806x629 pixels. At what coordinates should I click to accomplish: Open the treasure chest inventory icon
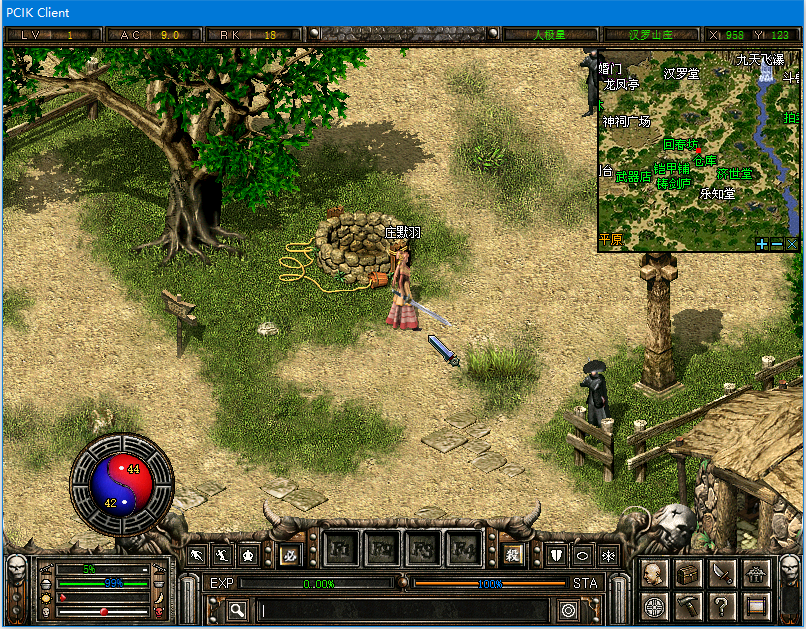coord(688,573)
